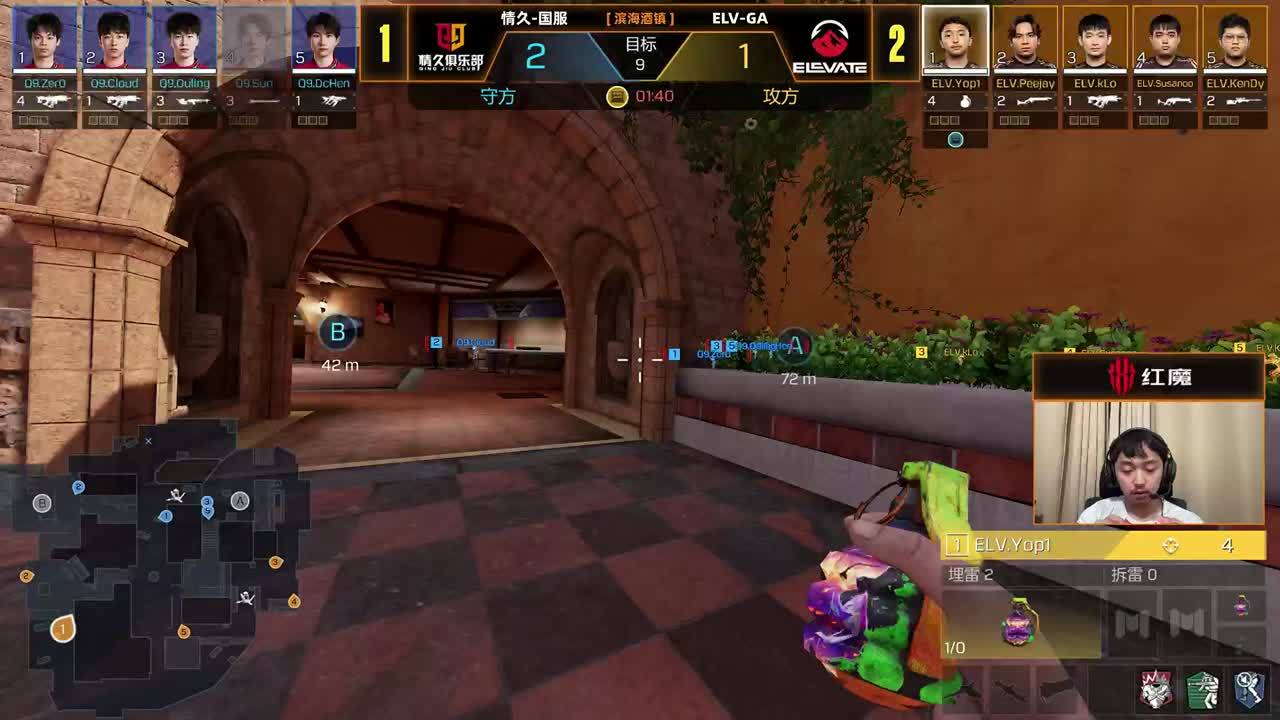Click the green soldier perk icon
Image resolution: width=1280 pixels, height=720 pixels.
1203,690
